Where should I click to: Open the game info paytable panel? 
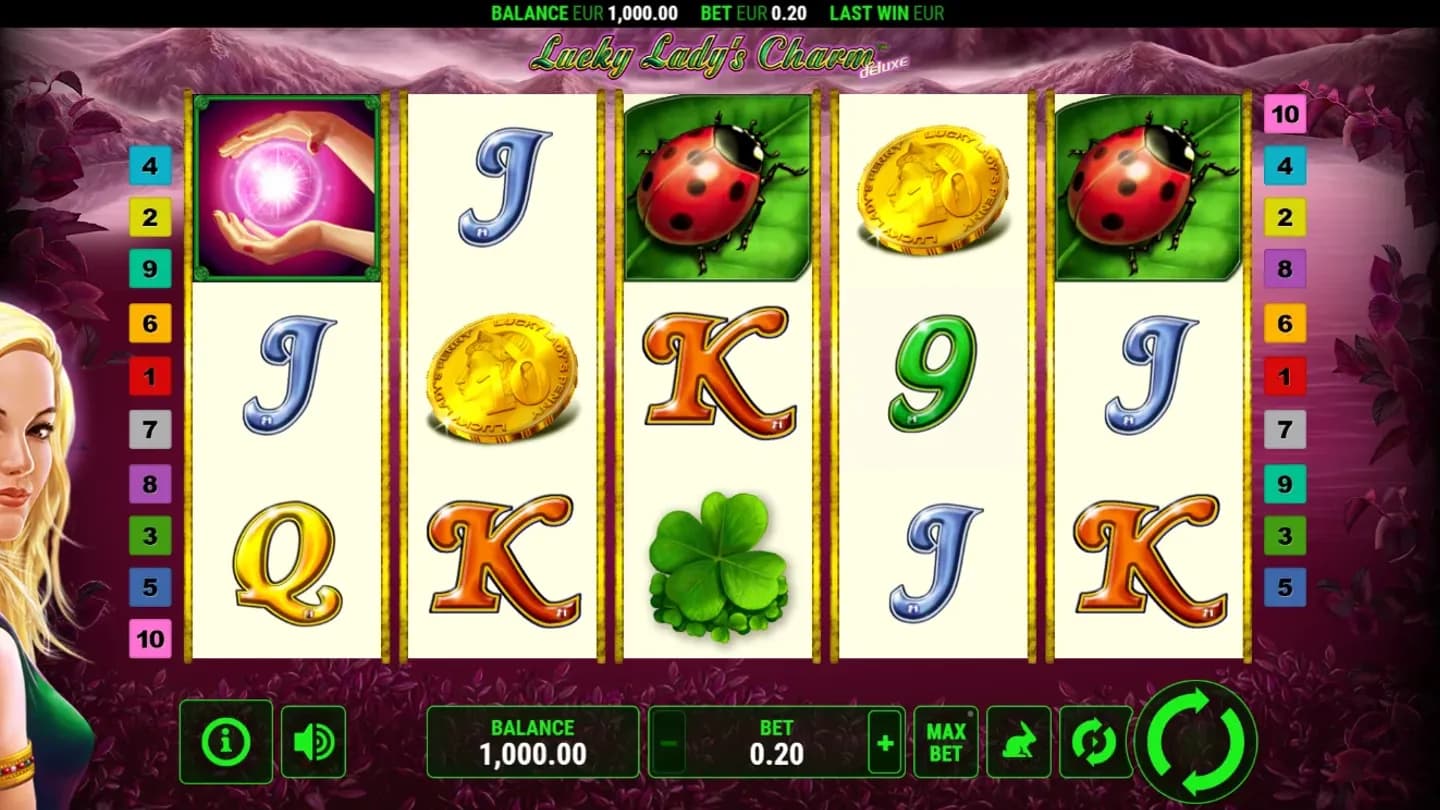(x=225, y=740)
